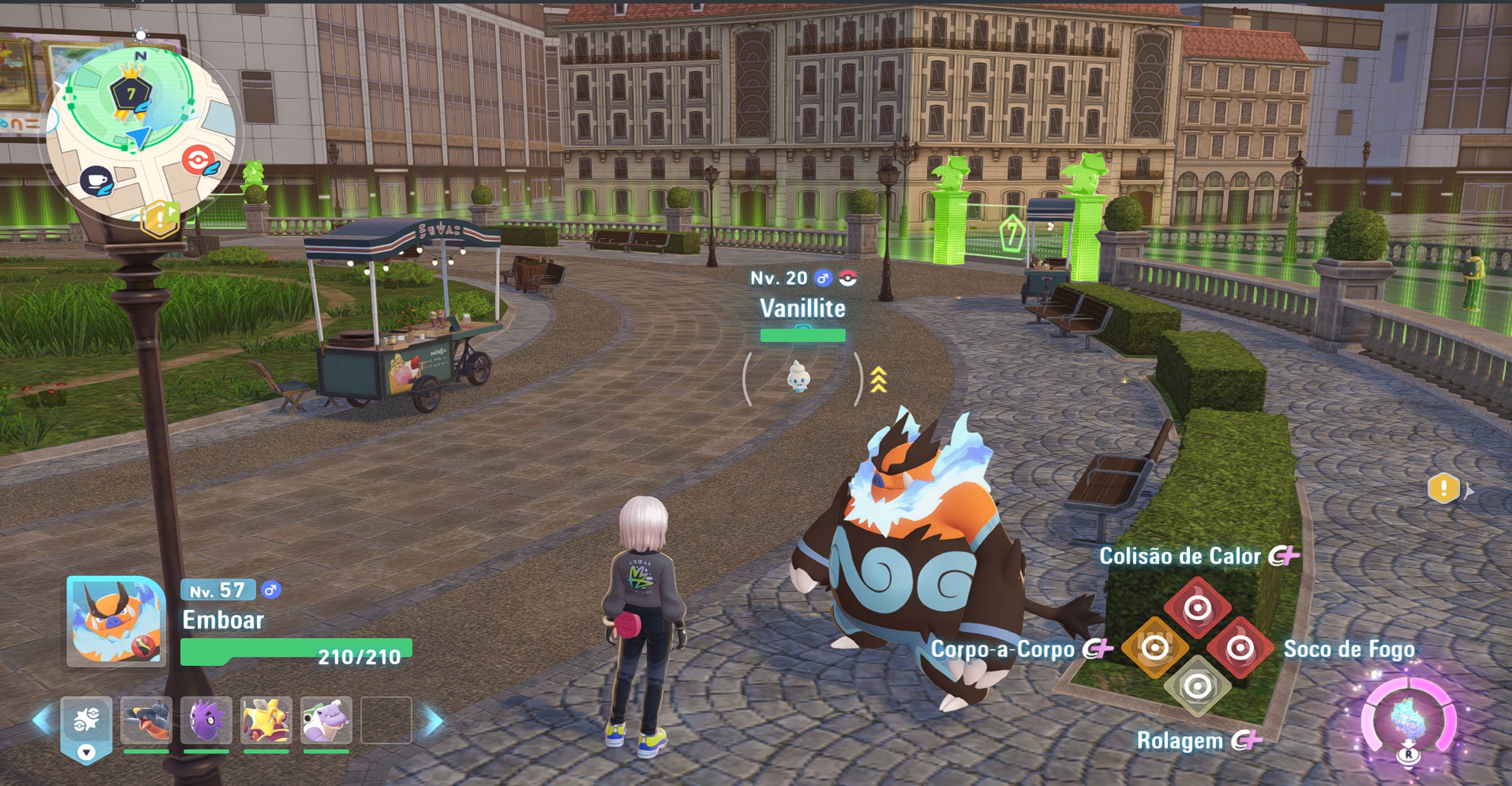
Task: Toggle the male gender symbol next to Nv. 57
Action: [271, 590]
